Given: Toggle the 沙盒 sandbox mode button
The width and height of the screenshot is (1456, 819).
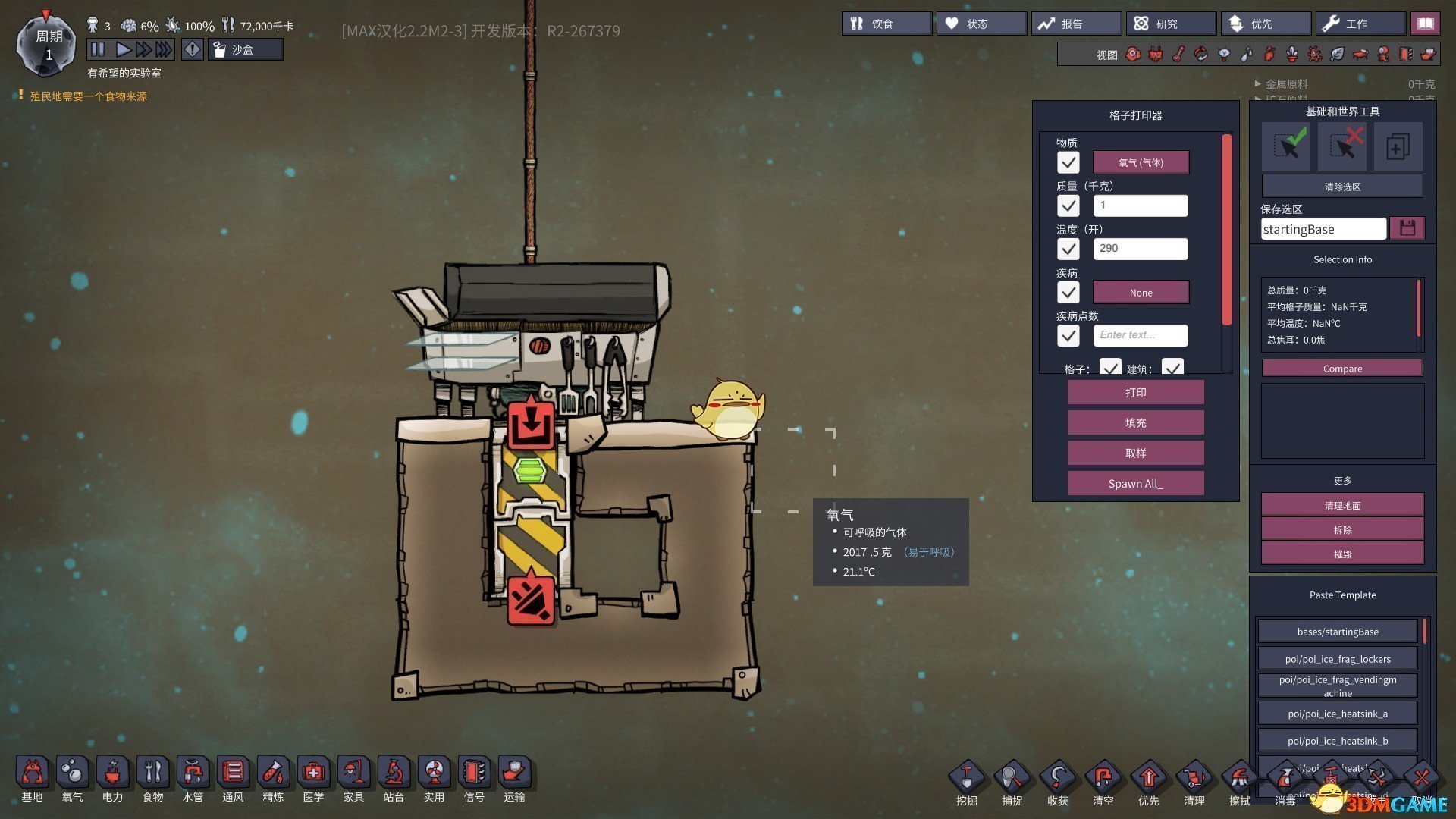Looking at the screenshot, I should pos(245,50).
